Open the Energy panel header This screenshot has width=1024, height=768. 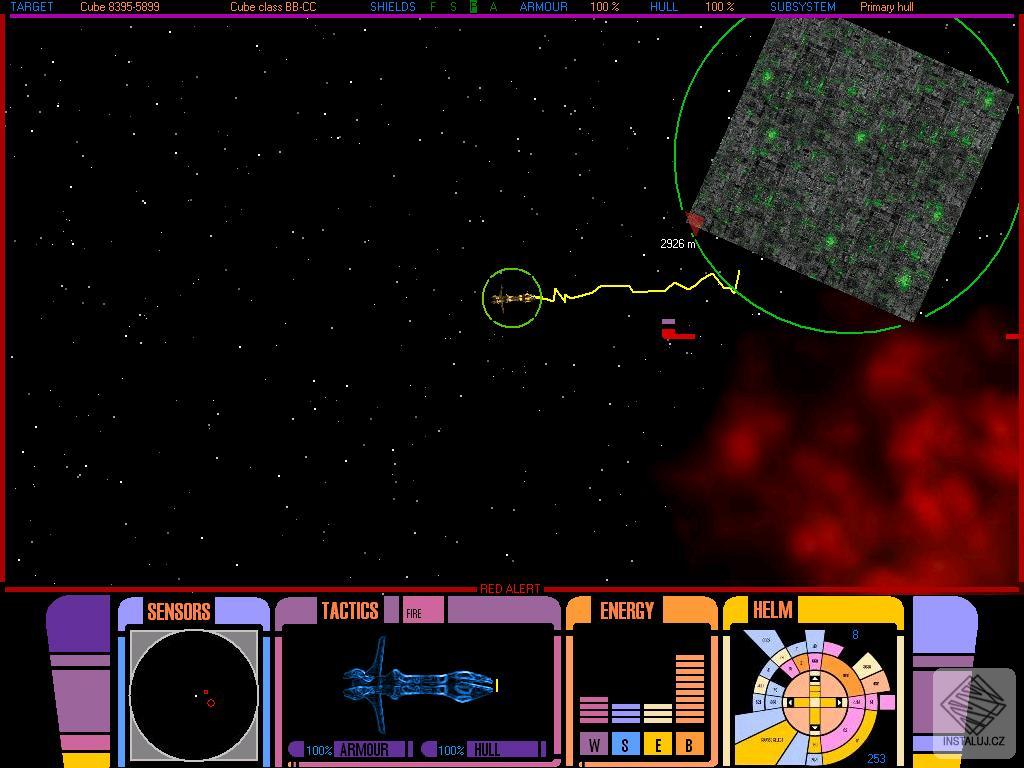(626, 610)
